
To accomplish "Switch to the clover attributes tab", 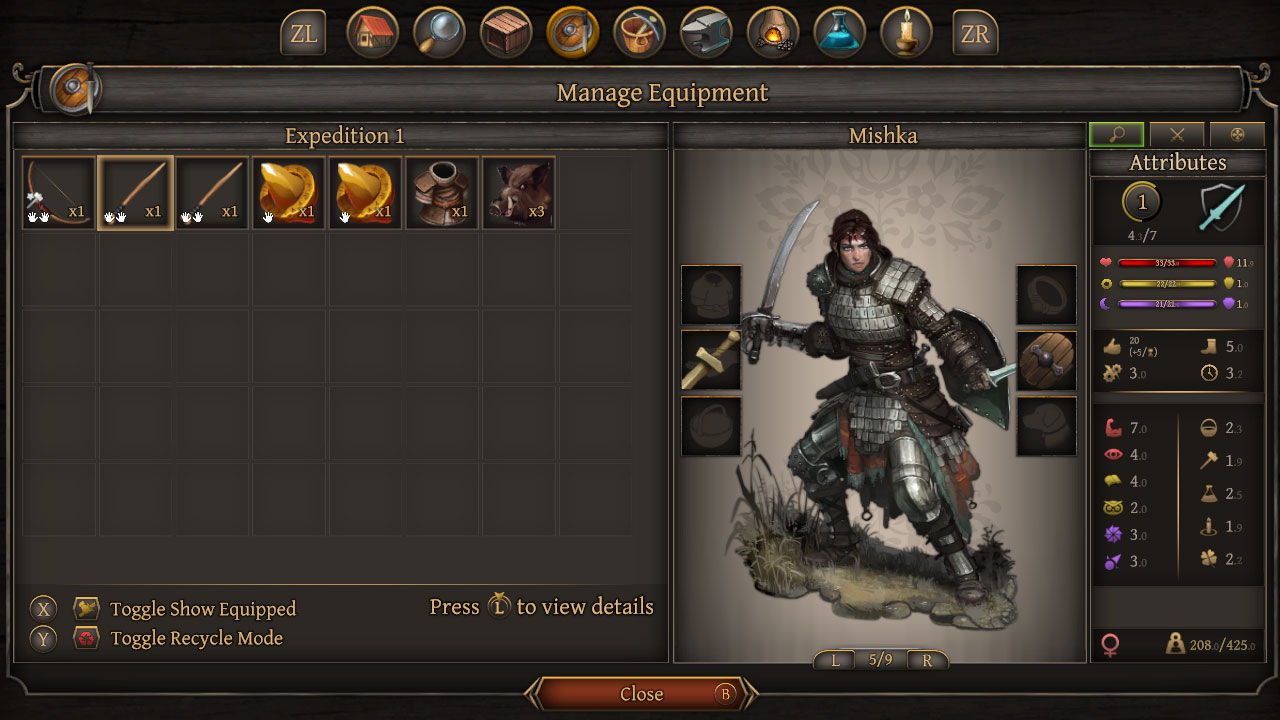I will coord(1237,135).
